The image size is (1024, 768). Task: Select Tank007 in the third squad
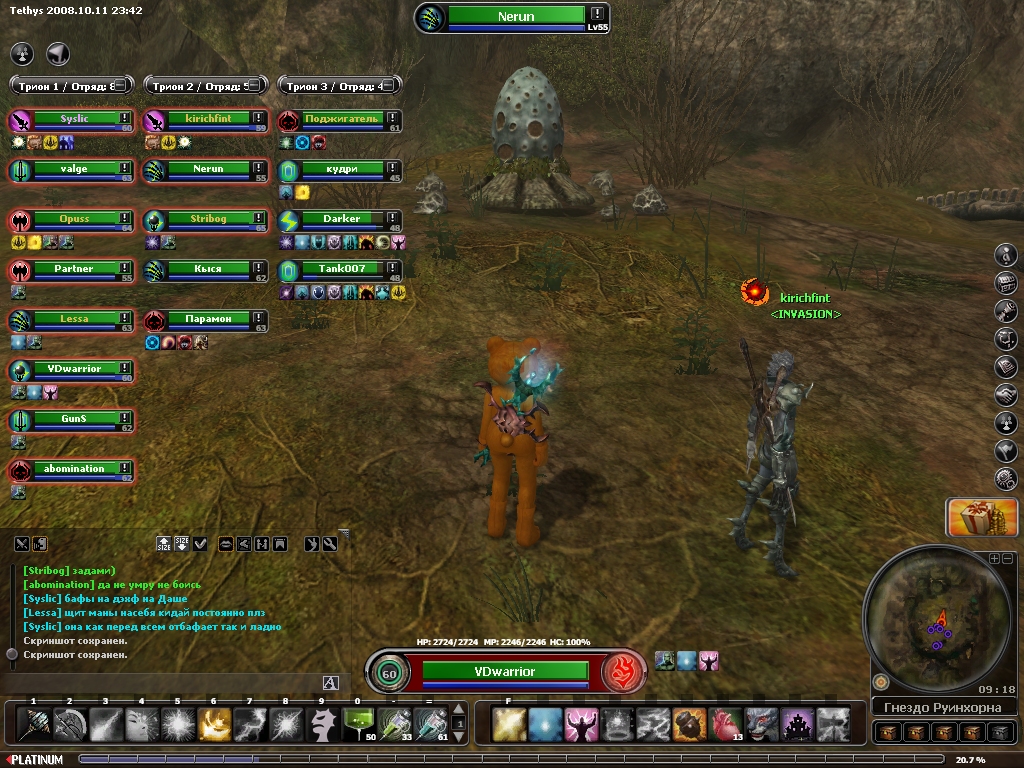click(341, 269)
